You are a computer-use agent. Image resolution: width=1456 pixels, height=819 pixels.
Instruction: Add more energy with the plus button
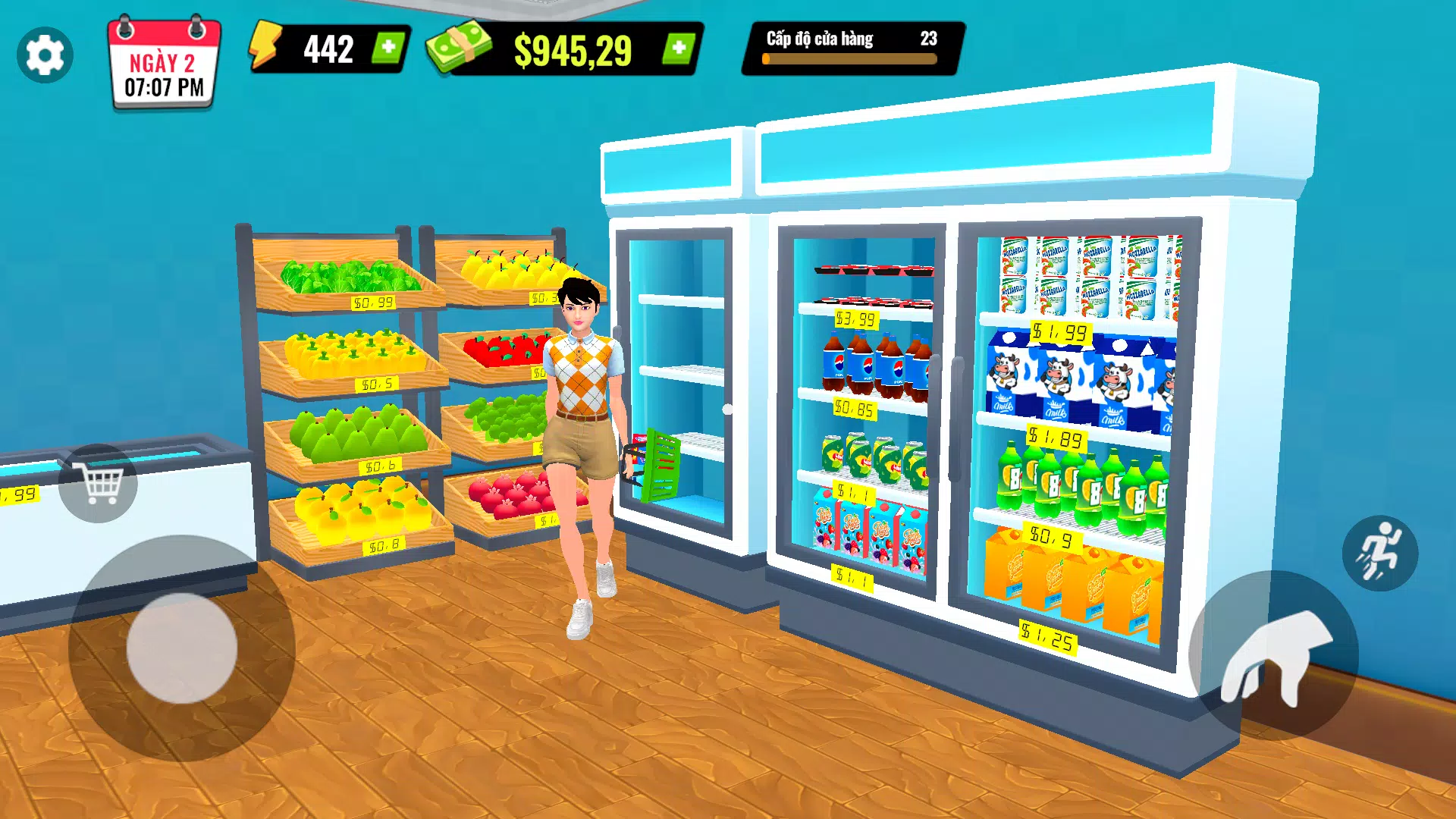pos(388,49)
